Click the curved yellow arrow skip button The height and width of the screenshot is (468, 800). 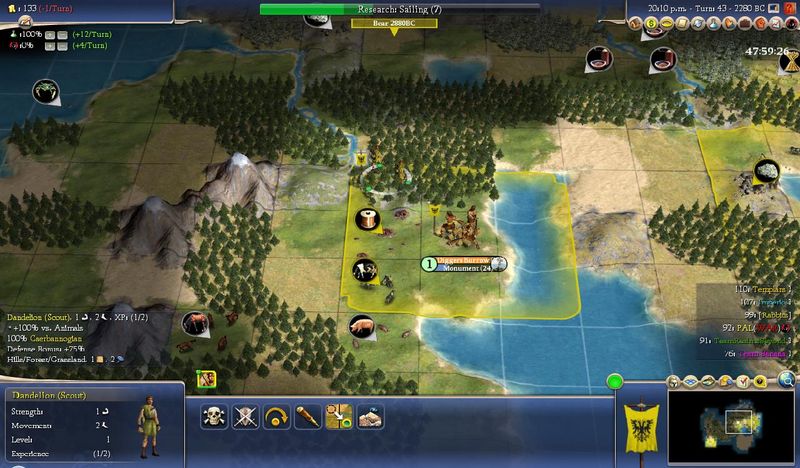tap(276, 415)
